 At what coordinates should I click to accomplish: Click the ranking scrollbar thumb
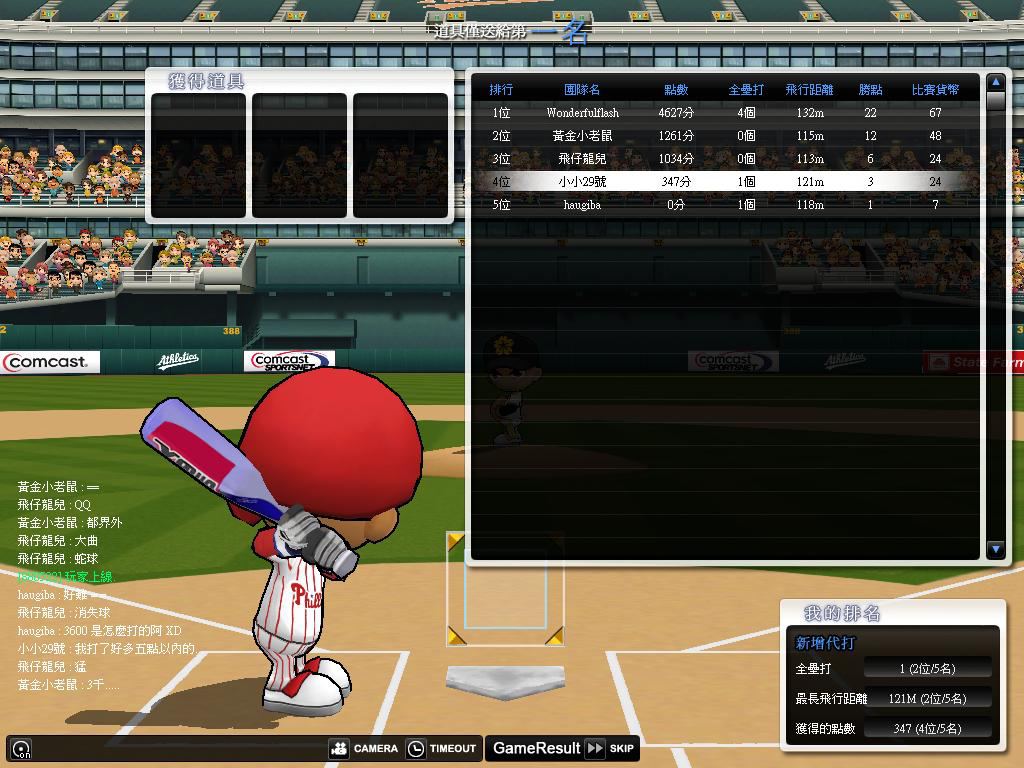[995, 101]
